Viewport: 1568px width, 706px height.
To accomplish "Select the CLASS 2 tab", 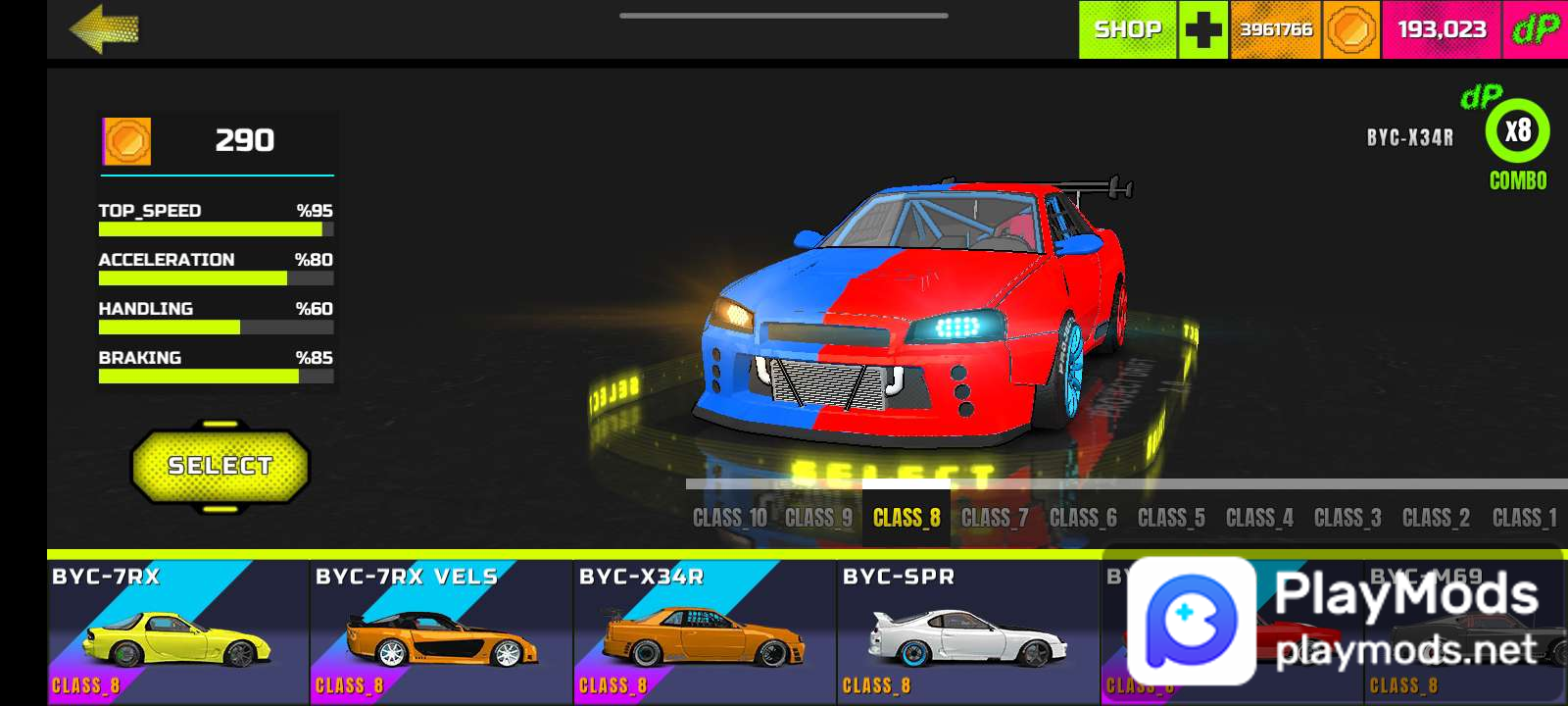I will 1436,518.
